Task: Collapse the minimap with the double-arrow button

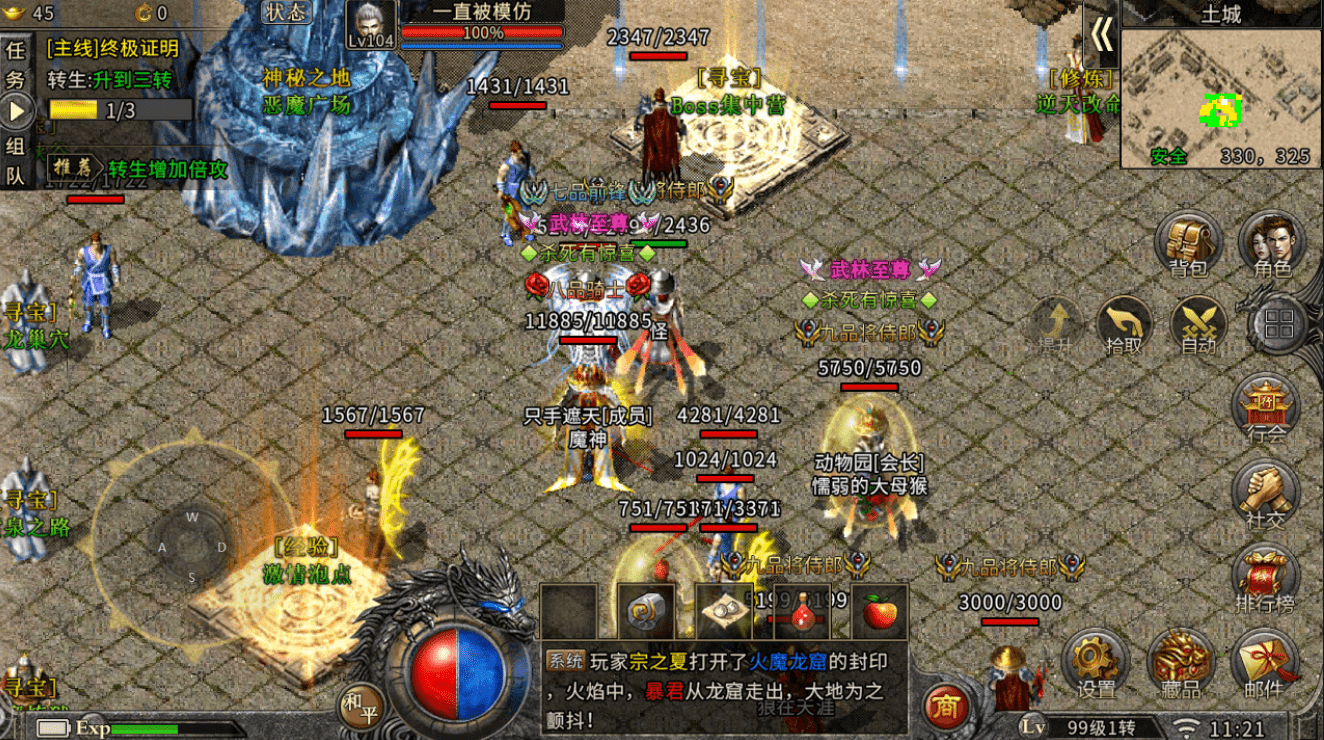Action: (1101, 35)
